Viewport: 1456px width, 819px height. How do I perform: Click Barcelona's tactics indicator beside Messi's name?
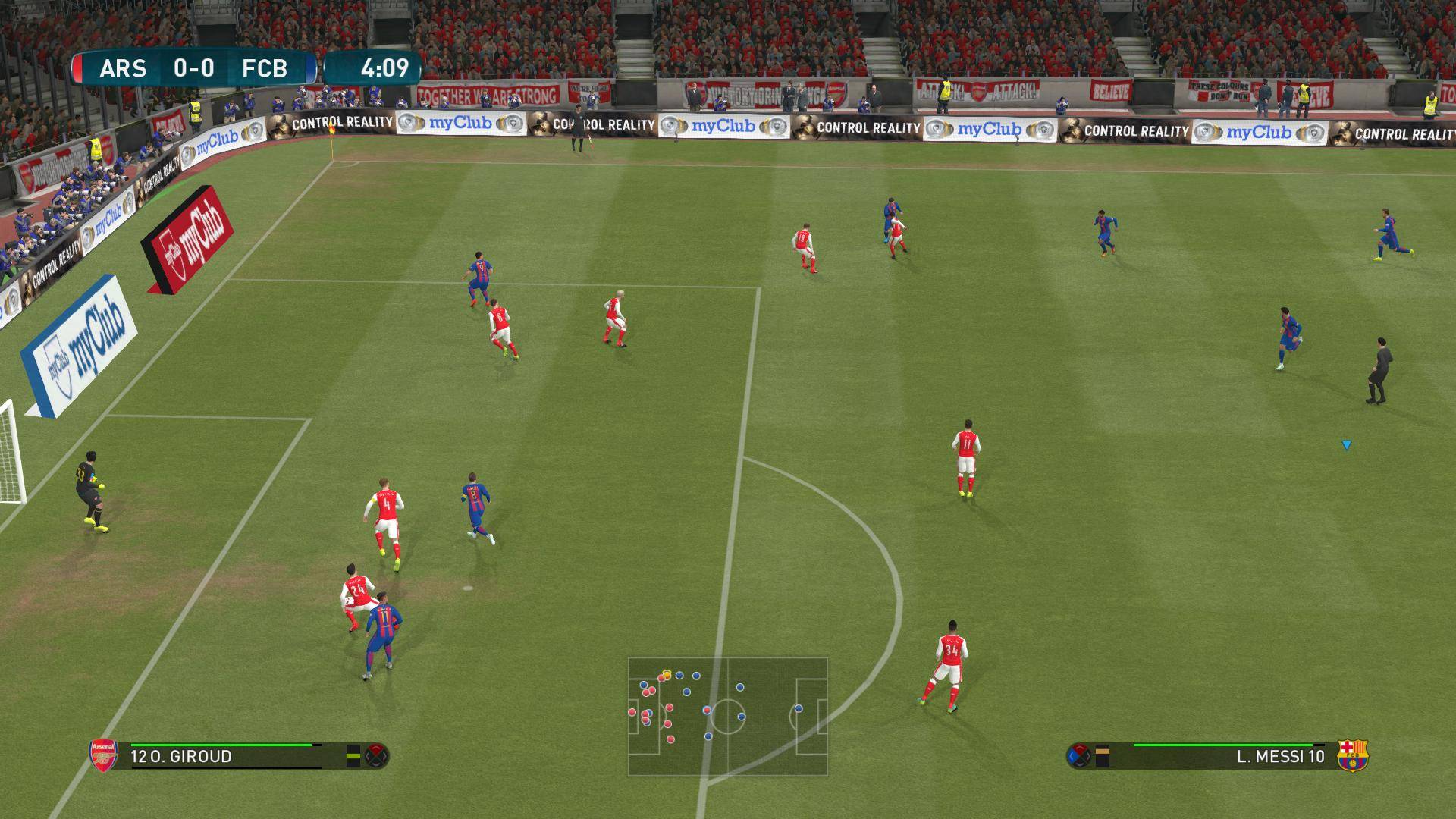pos(1078,755)
